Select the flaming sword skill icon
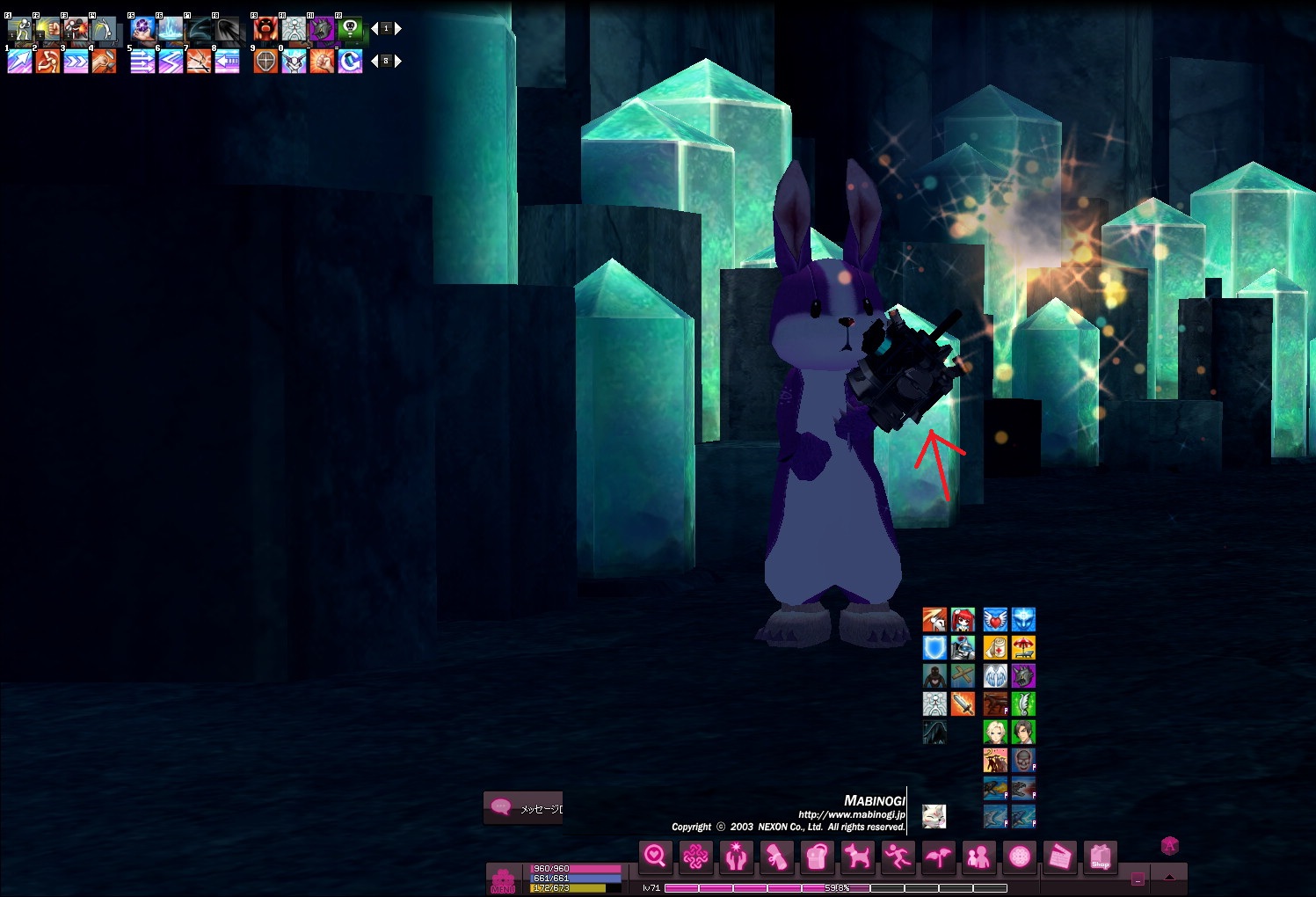The height and width of the screenshot is (897, 1316). pos(963,704)
